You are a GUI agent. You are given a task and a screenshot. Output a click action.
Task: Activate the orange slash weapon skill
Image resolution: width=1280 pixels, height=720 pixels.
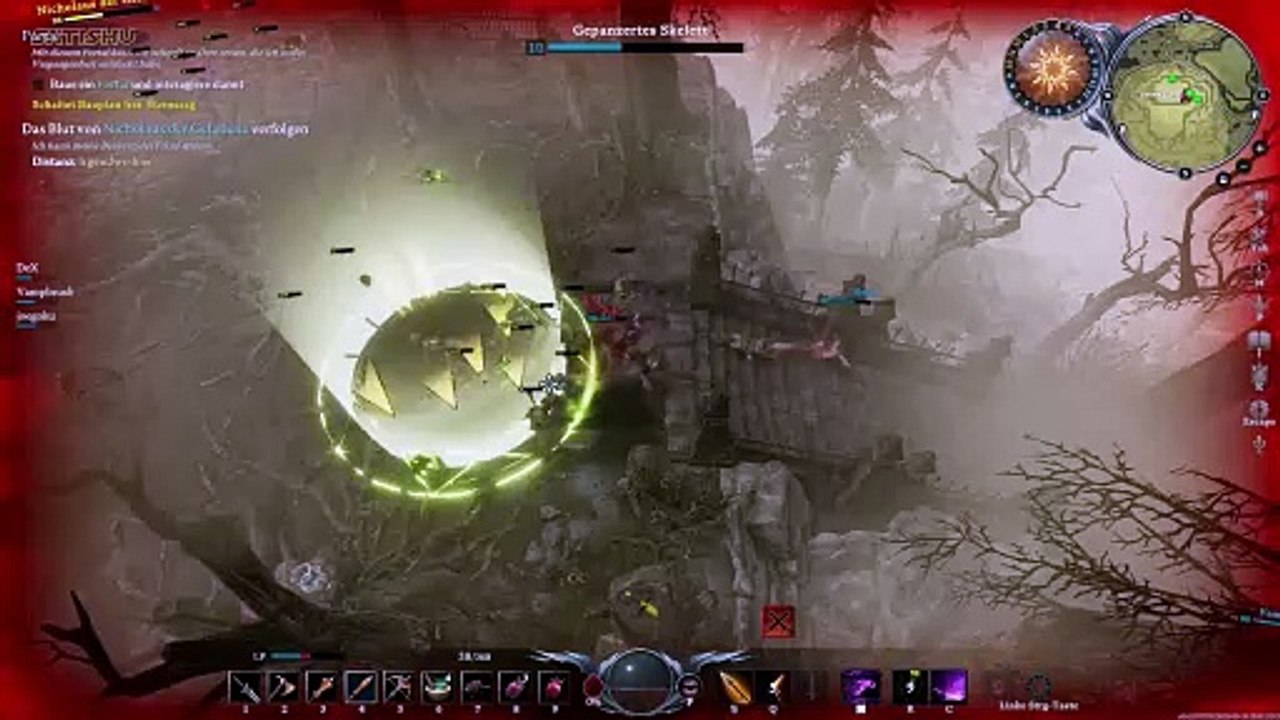tap(735, 687)
